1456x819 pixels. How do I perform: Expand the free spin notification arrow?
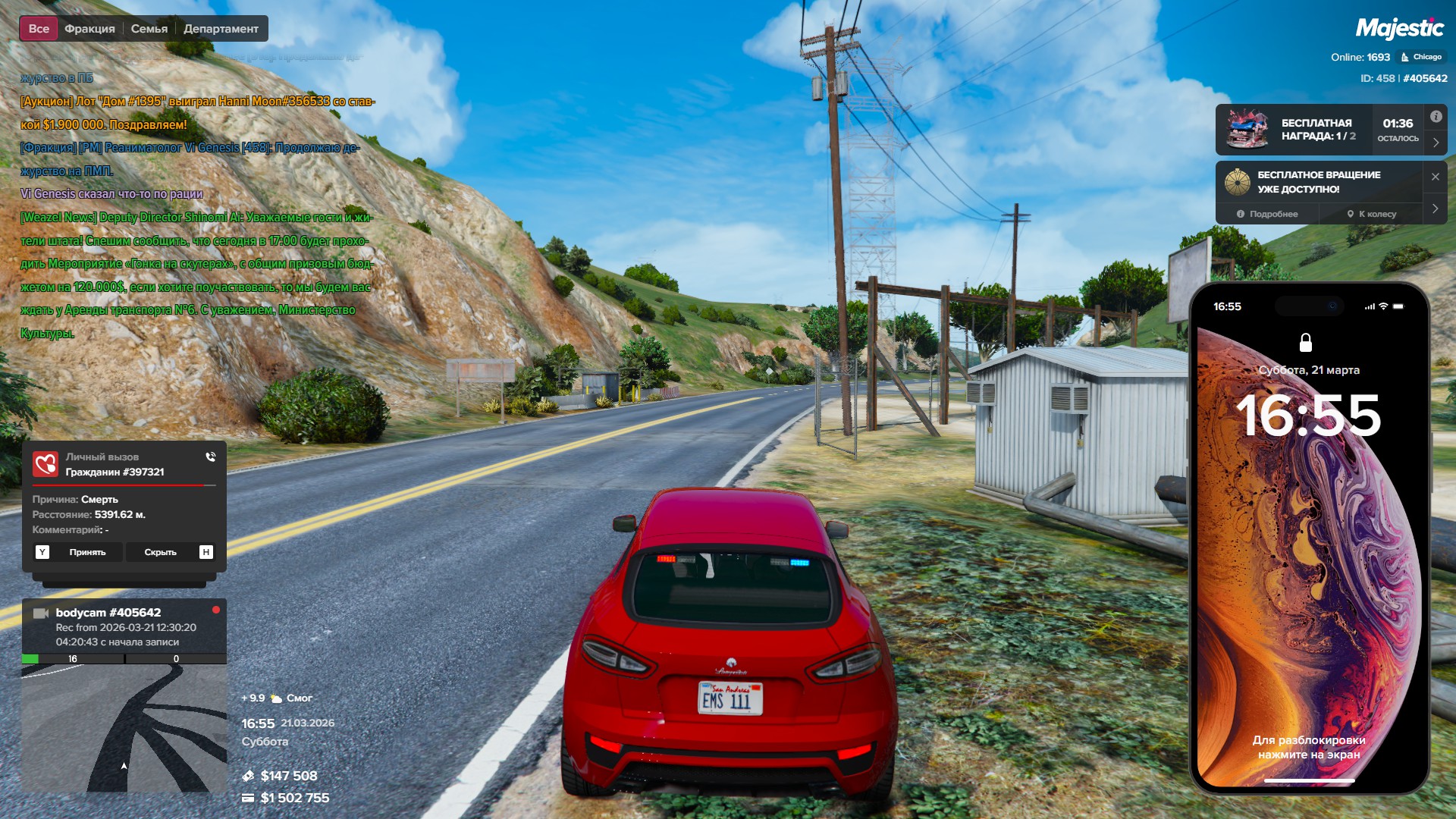[x=1436, y=209]
